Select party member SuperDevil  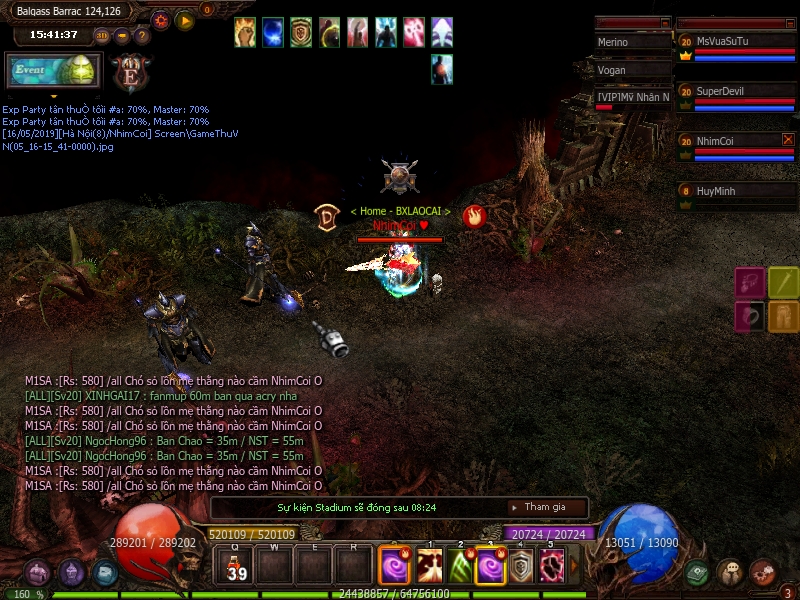[735, 91]
